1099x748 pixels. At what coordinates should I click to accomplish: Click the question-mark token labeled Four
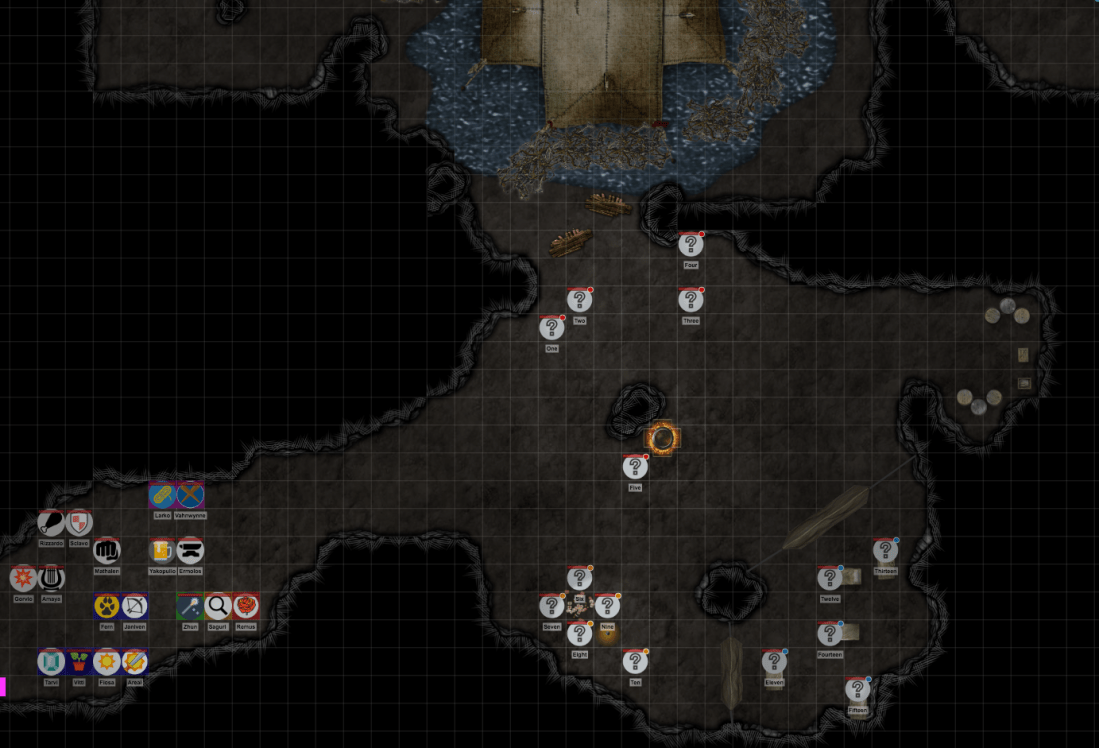(690, 245)
